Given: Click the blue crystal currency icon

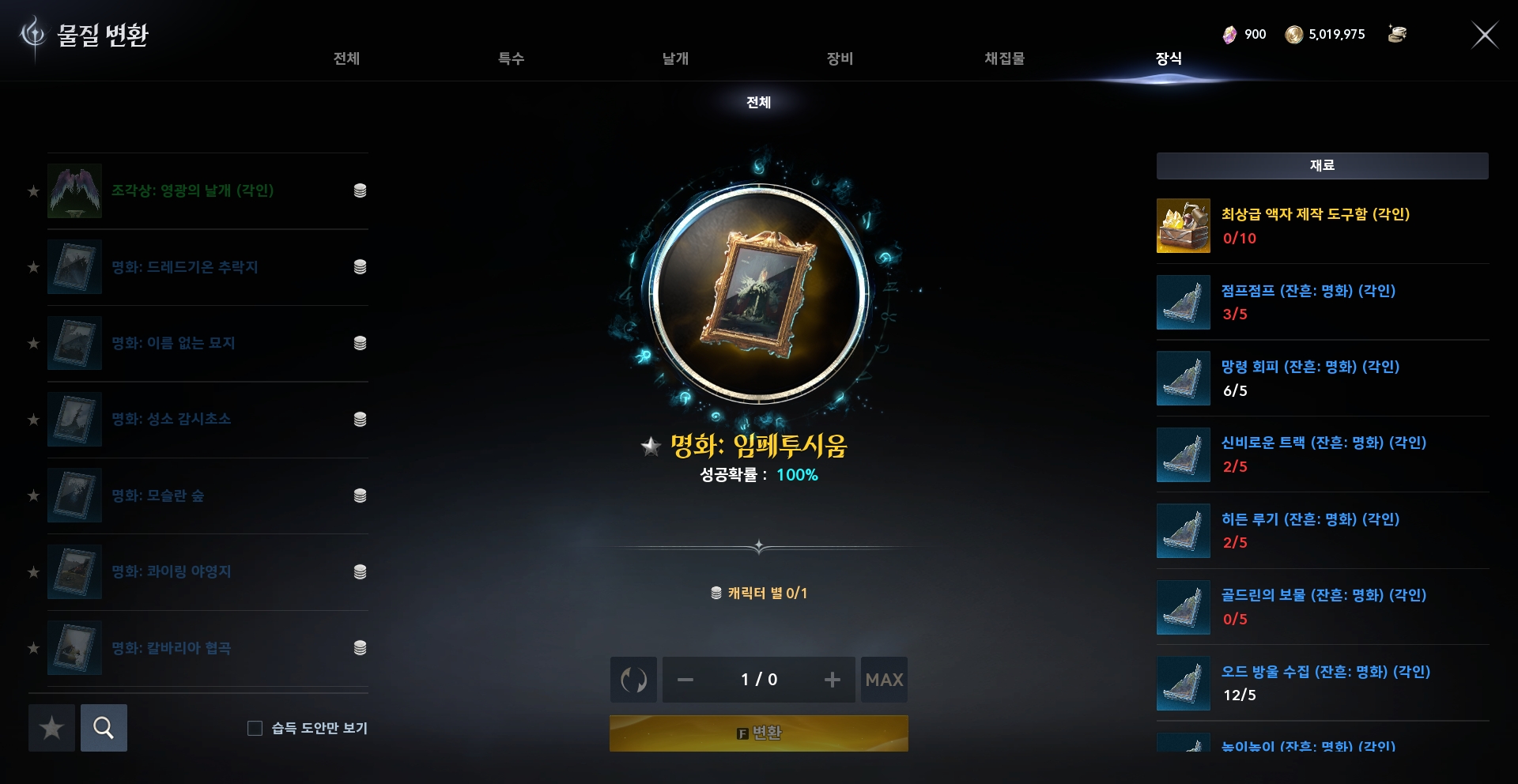Looking at the screenshot, I should [x=1229, y=34].
